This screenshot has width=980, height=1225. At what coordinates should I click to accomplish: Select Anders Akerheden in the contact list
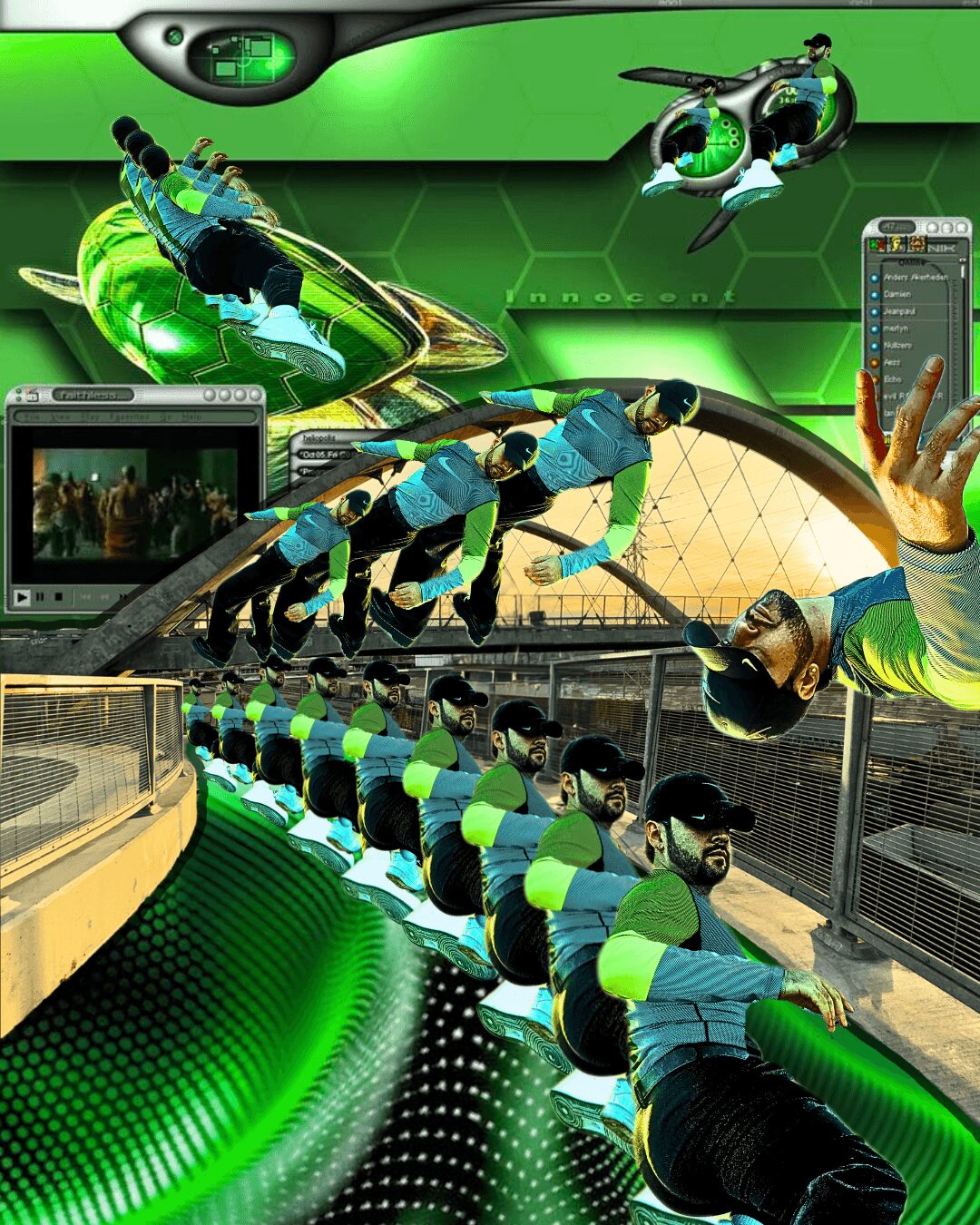click(915, 278)
